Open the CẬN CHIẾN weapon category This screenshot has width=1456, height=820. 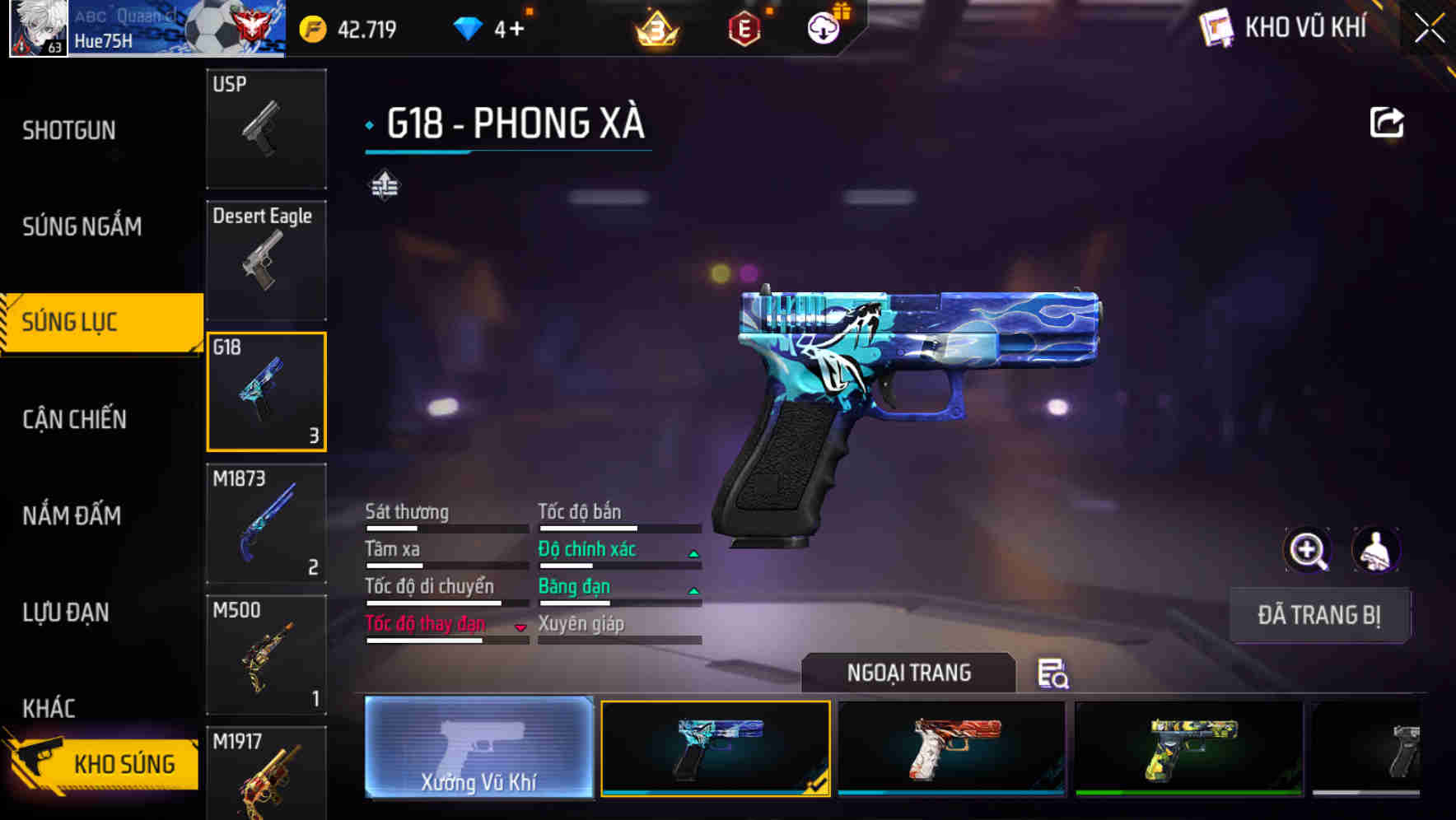[72, 419]
